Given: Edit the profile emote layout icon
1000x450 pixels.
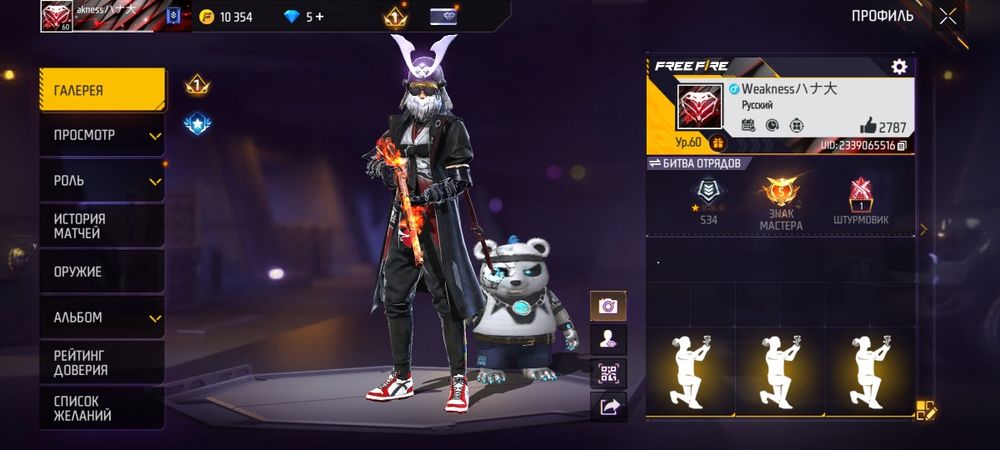Looking at the screenshot, I should point(926,409).
